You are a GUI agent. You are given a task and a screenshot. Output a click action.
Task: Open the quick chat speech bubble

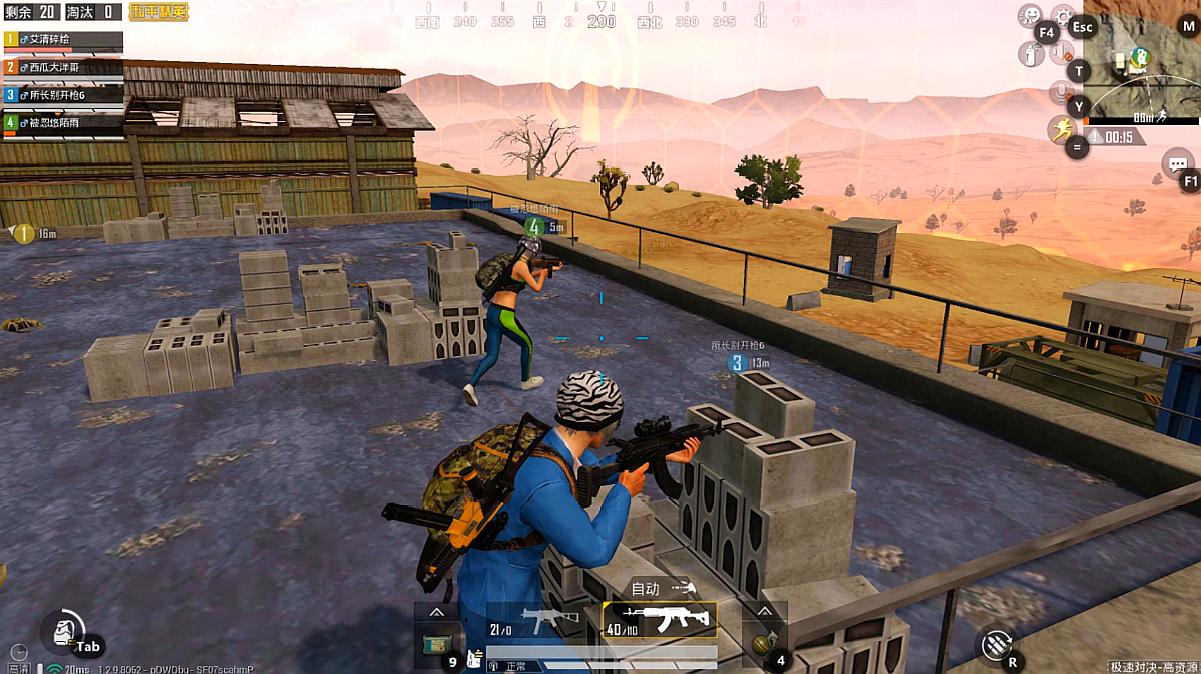tap(1178, 163)
